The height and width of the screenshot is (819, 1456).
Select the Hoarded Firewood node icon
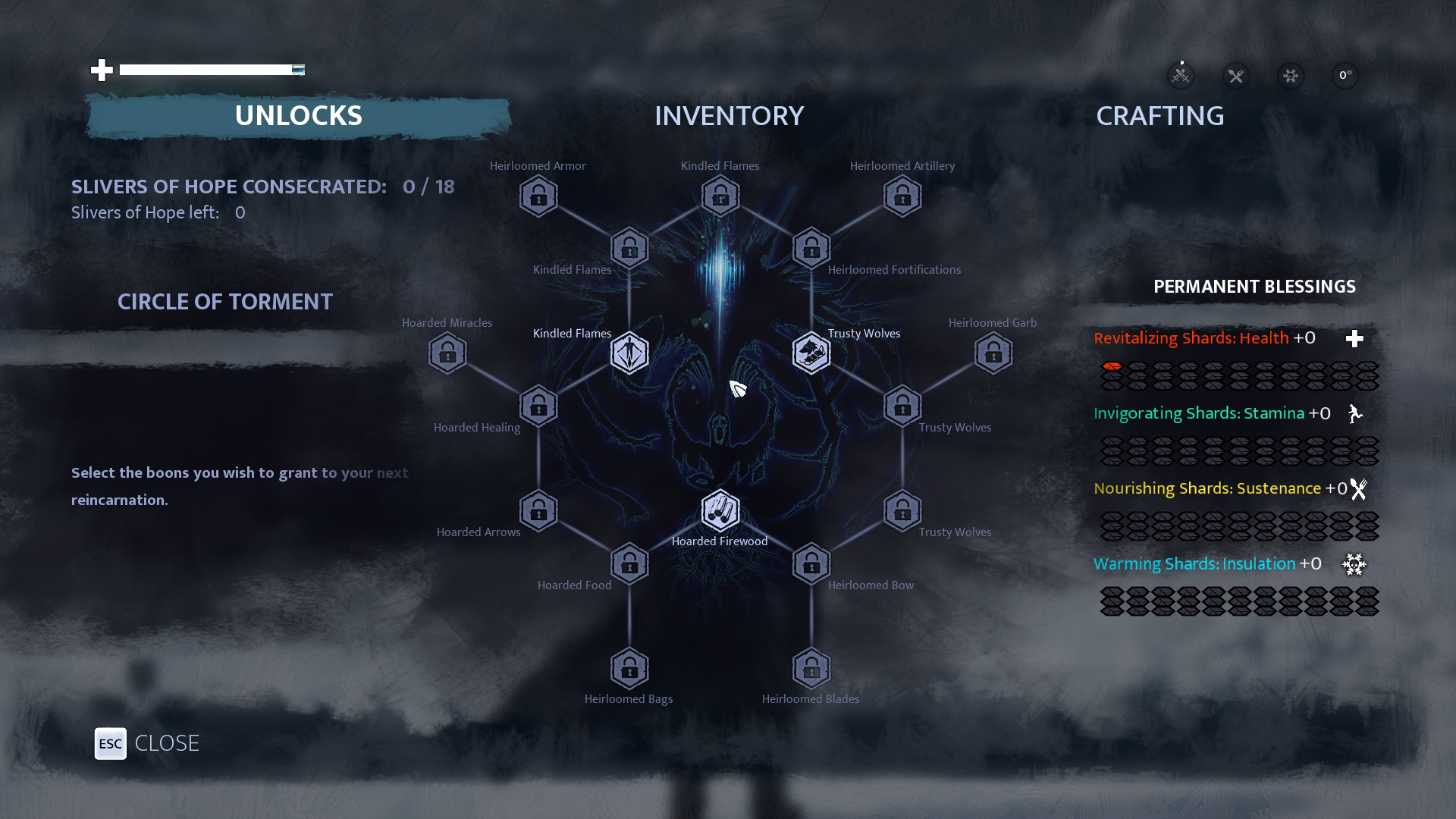coord(720,510)
